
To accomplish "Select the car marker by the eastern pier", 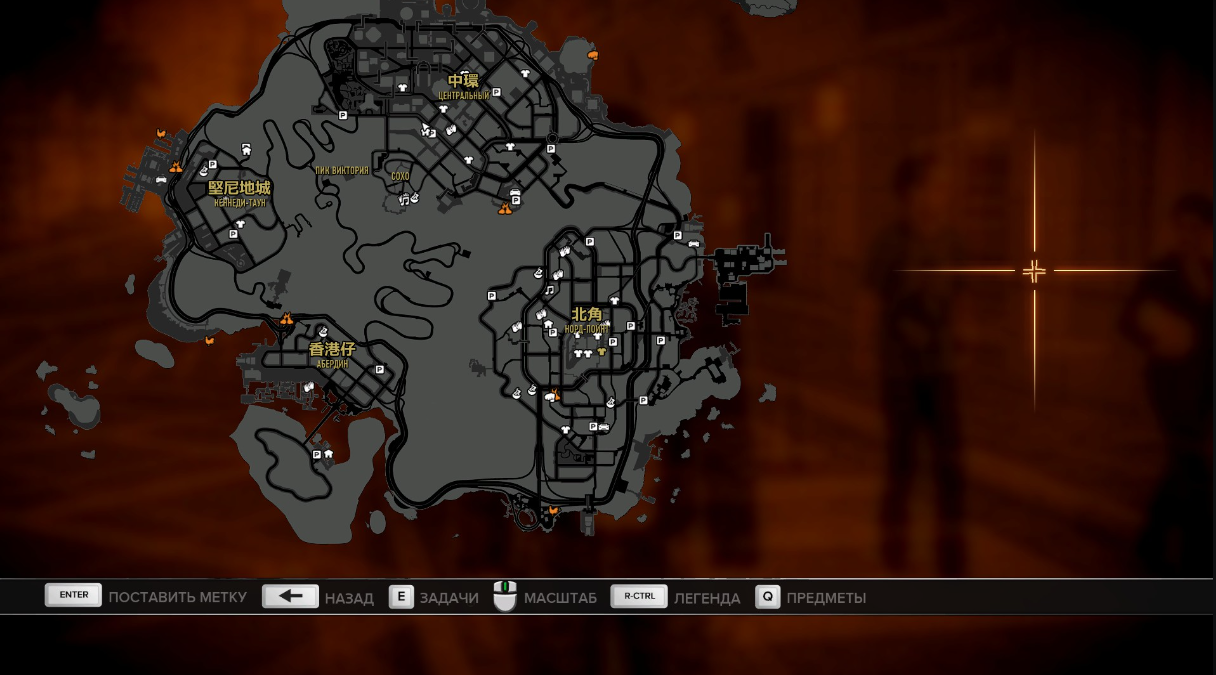I will (693, 243).
